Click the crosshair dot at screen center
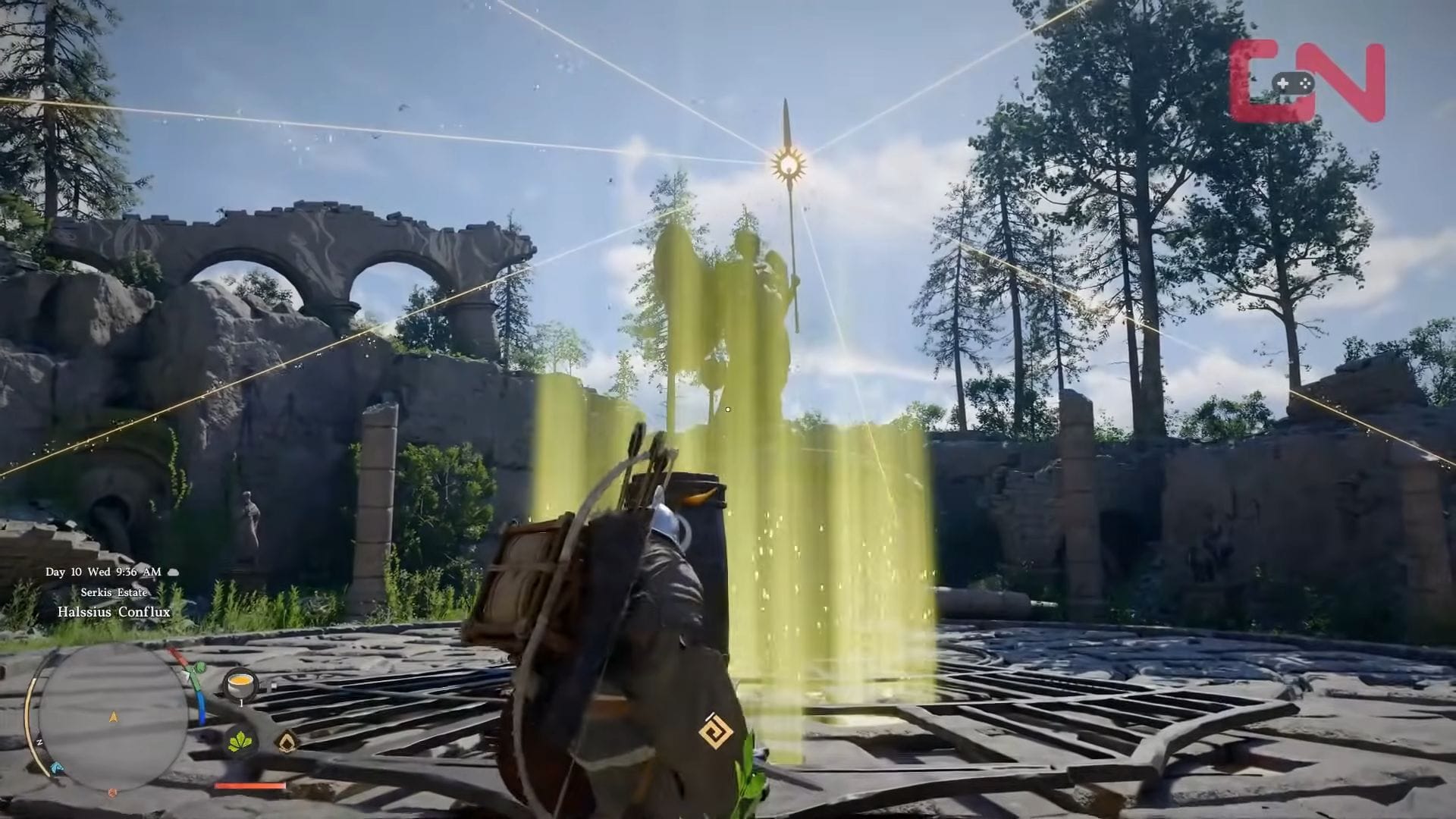This screenshot has width=1456, height=819. click(728, 409)
